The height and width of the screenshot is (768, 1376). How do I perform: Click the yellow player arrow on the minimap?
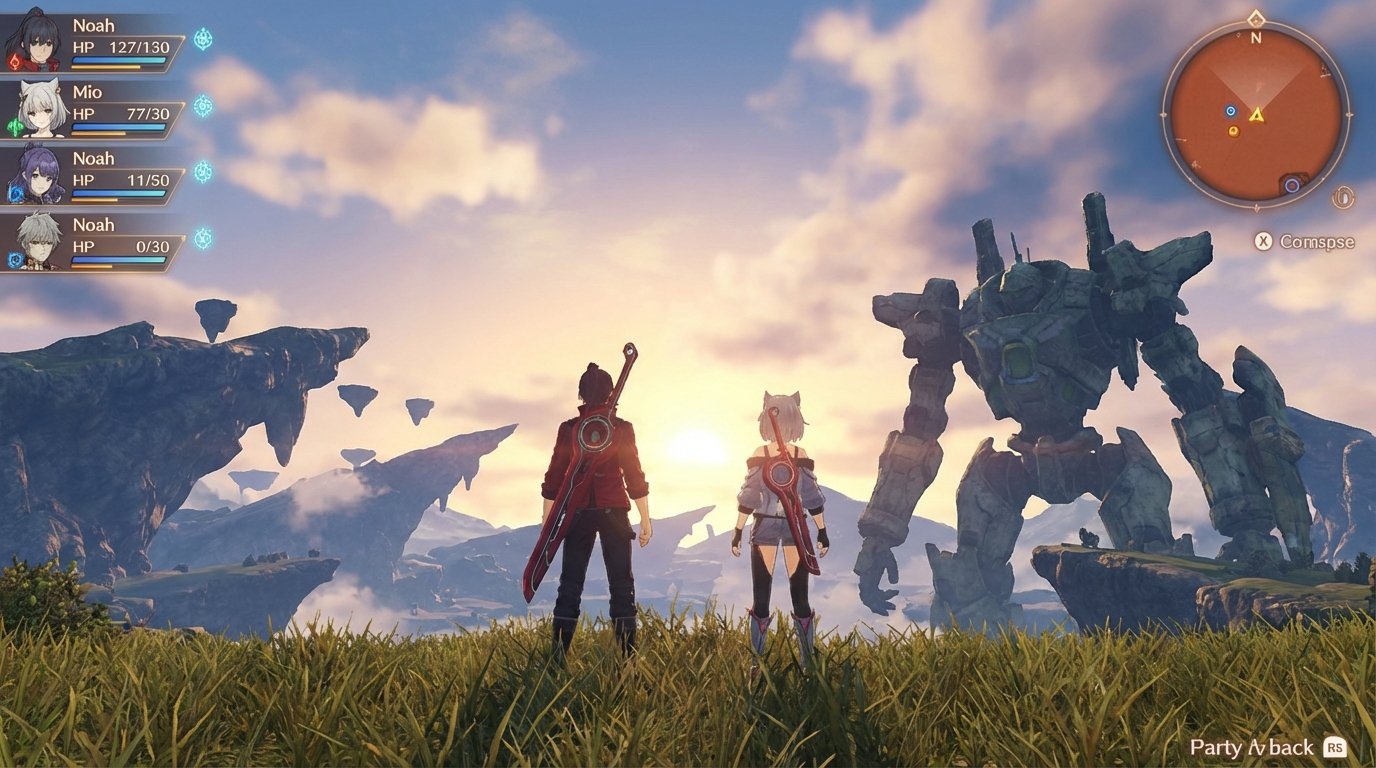1257,115
